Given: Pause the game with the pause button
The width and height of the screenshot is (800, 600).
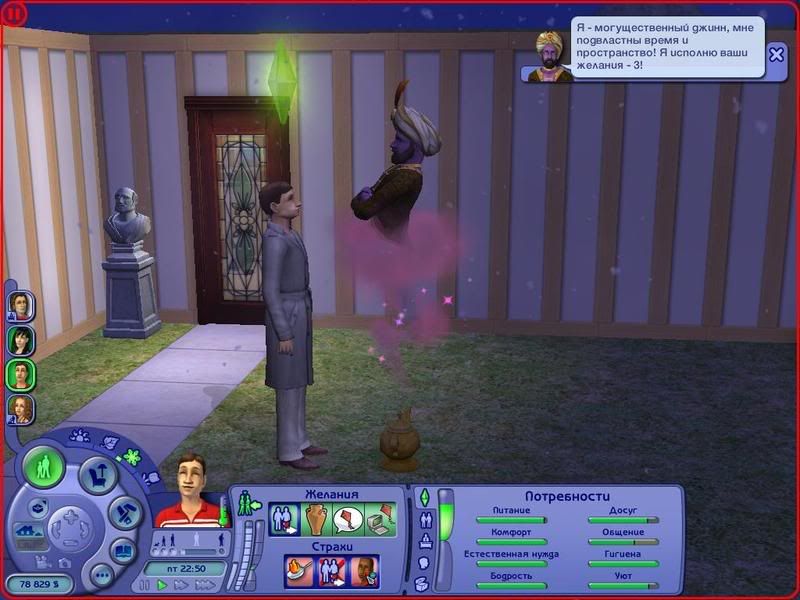Looking at the screenshot, I should point(145,585).
